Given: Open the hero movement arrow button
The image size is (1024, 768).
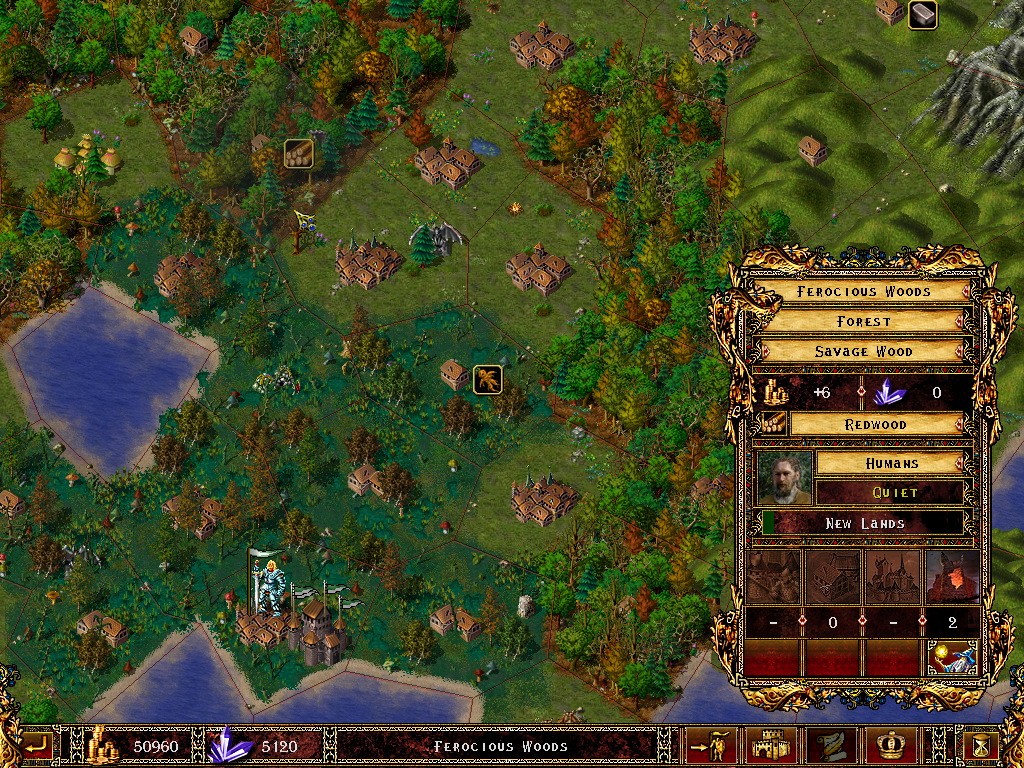Looking at the screenshot, I should [711, 745].
